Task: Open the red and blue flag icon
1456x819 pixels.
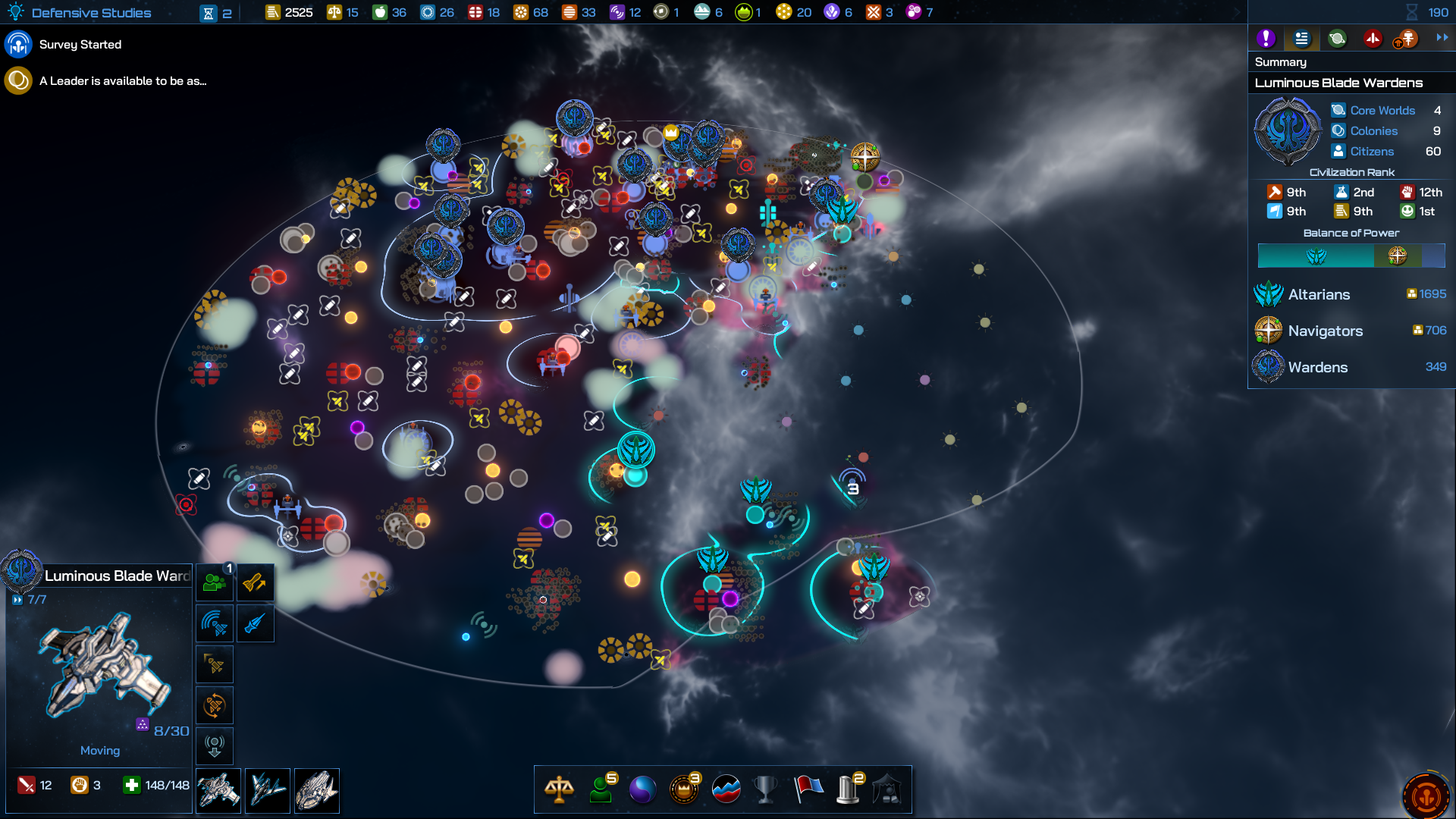Action: pos(808,789)
